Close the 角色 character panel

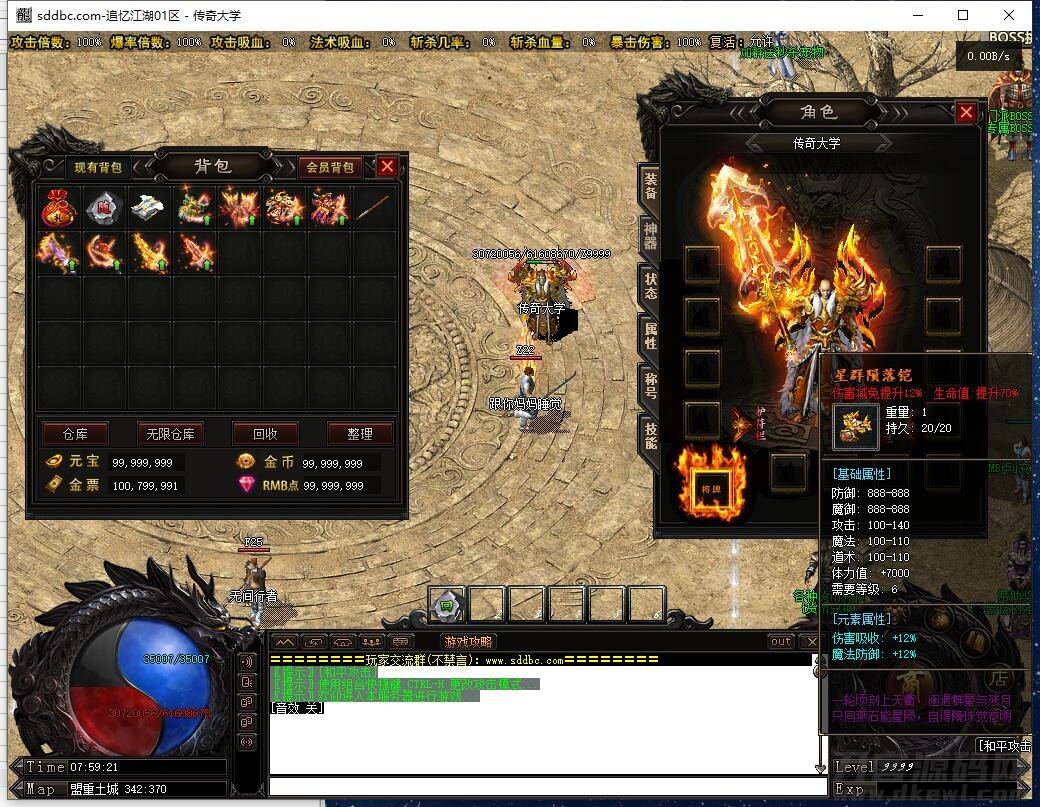coord(965,113)
